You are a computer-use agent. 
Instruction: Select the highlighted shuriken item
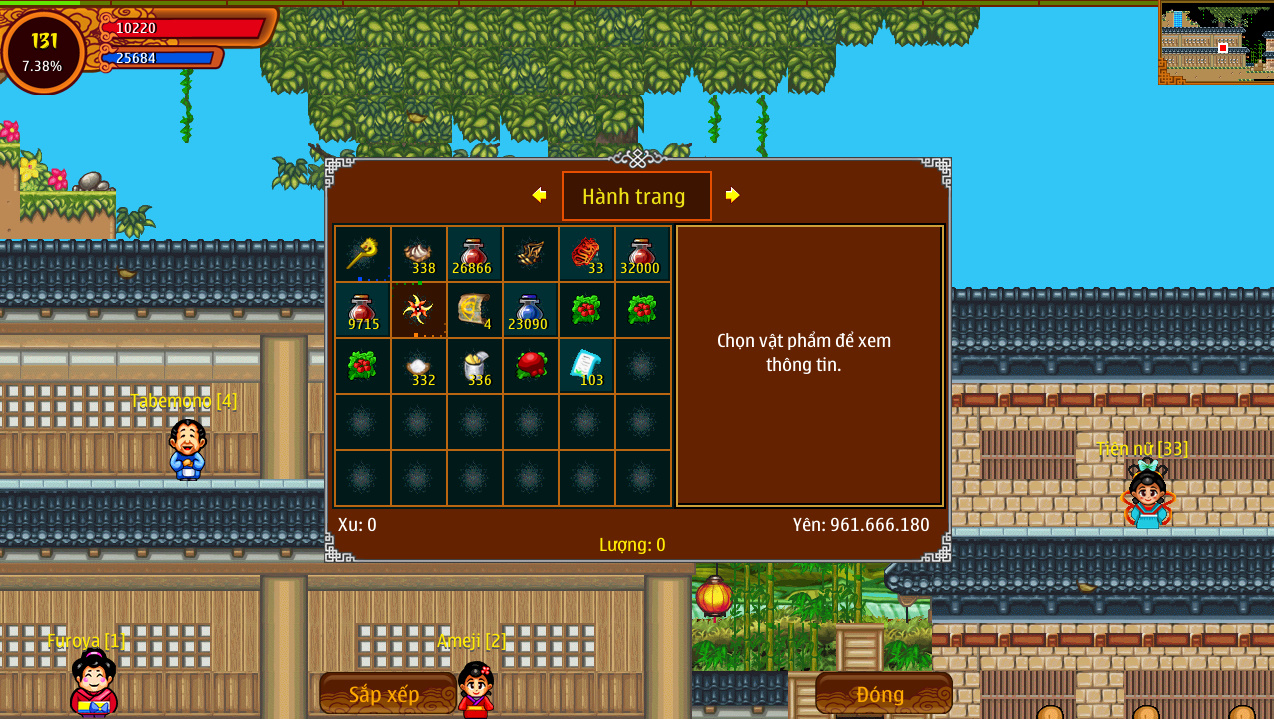[418, 310]
